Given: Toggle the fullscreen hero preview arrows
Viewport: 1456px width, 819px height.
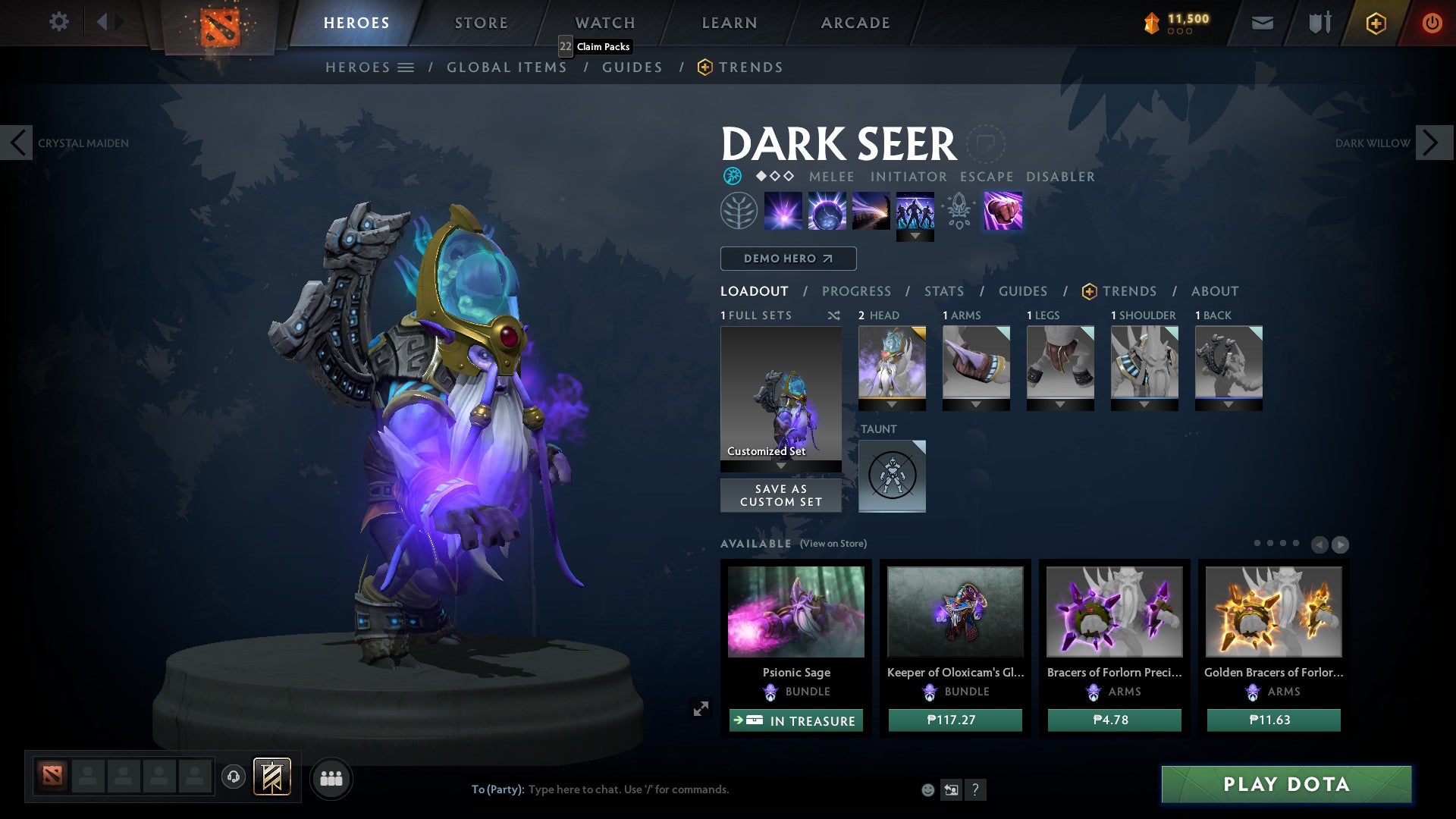Looking at the screenshot, I should point(701,708).
